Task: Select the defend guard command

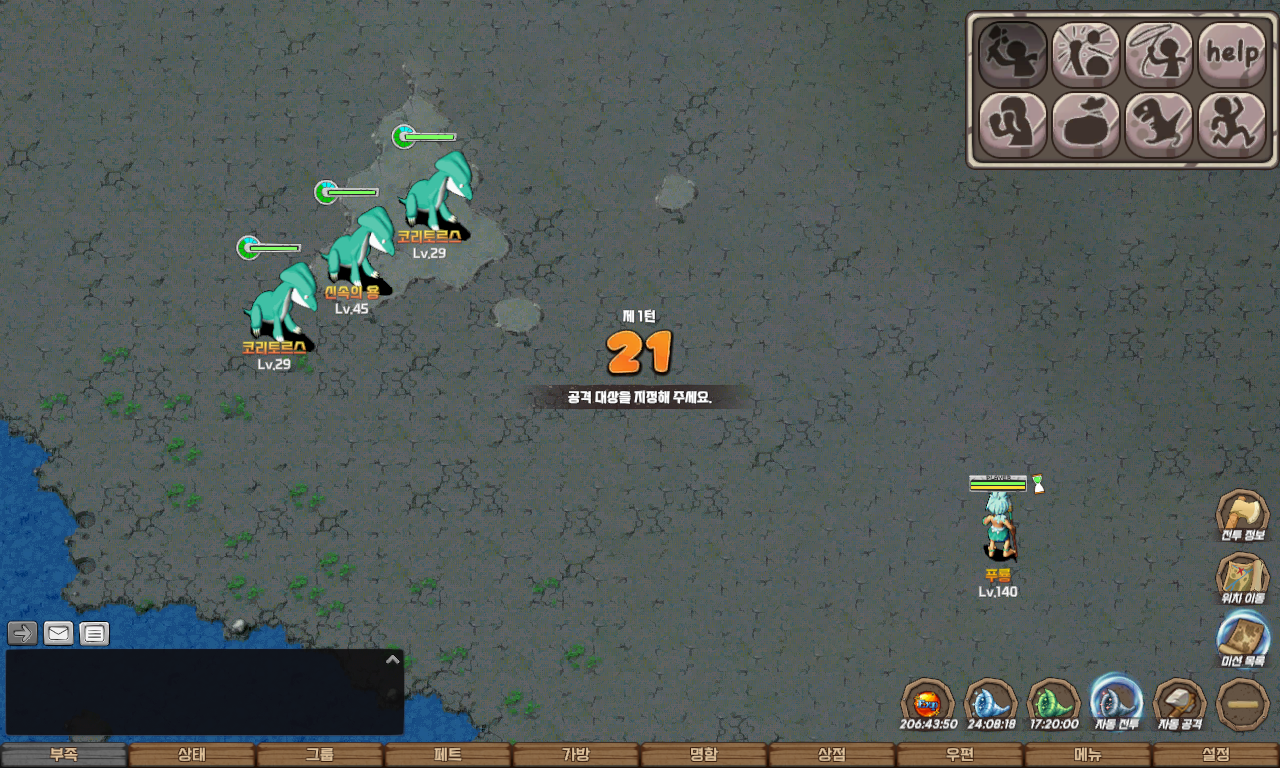Action: point(1012,125)
